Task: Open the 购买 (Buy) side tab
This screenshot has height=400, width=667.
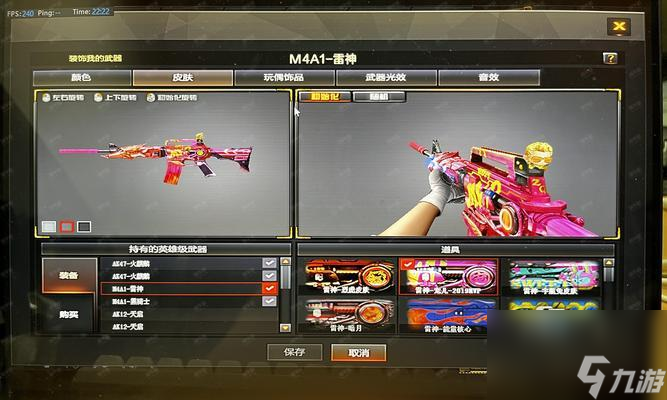Action: pos(68,312)
